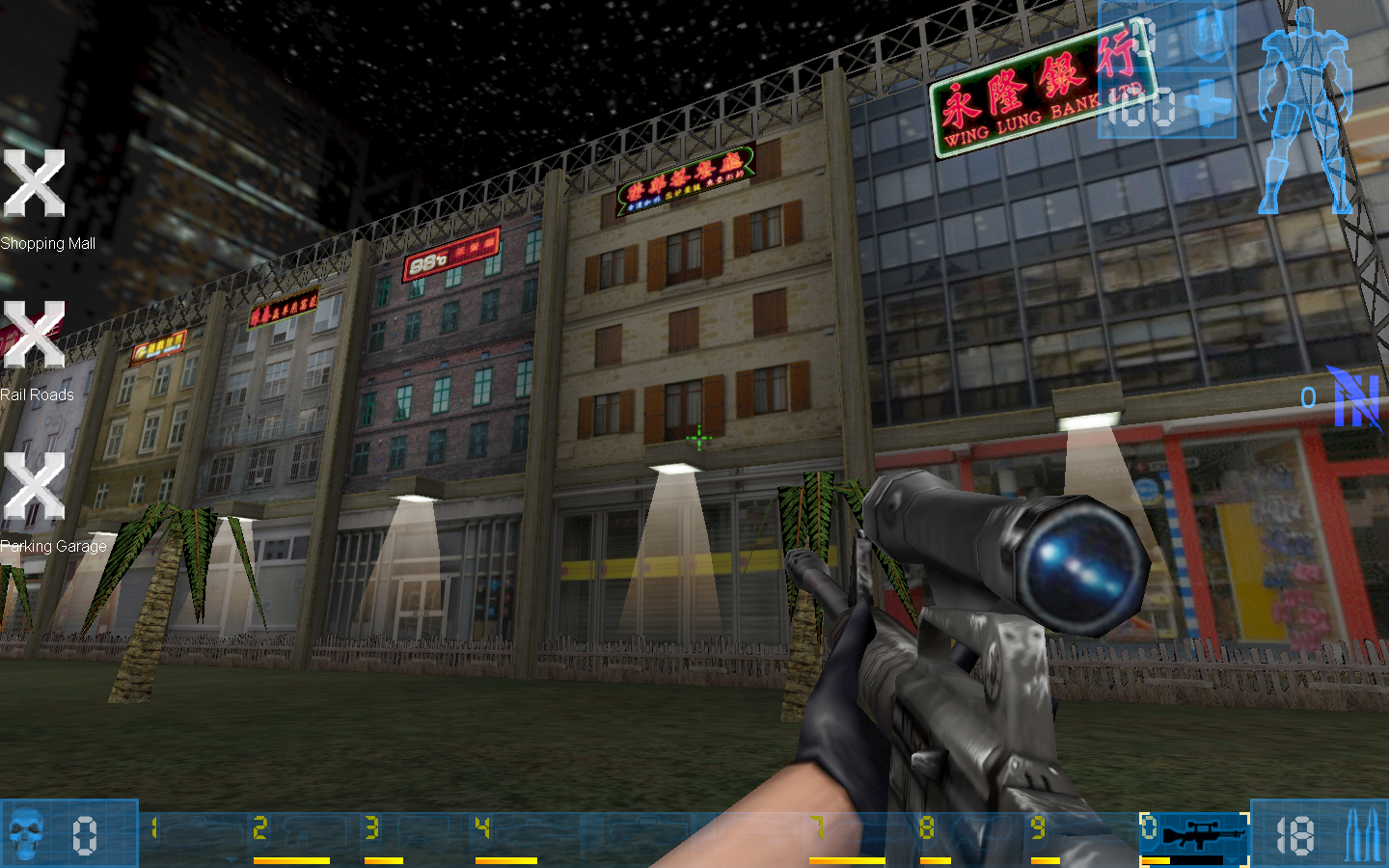Click the Rail Roads objective label
Viewport: 1389px width, 868px height.
[x=38, y=394]
